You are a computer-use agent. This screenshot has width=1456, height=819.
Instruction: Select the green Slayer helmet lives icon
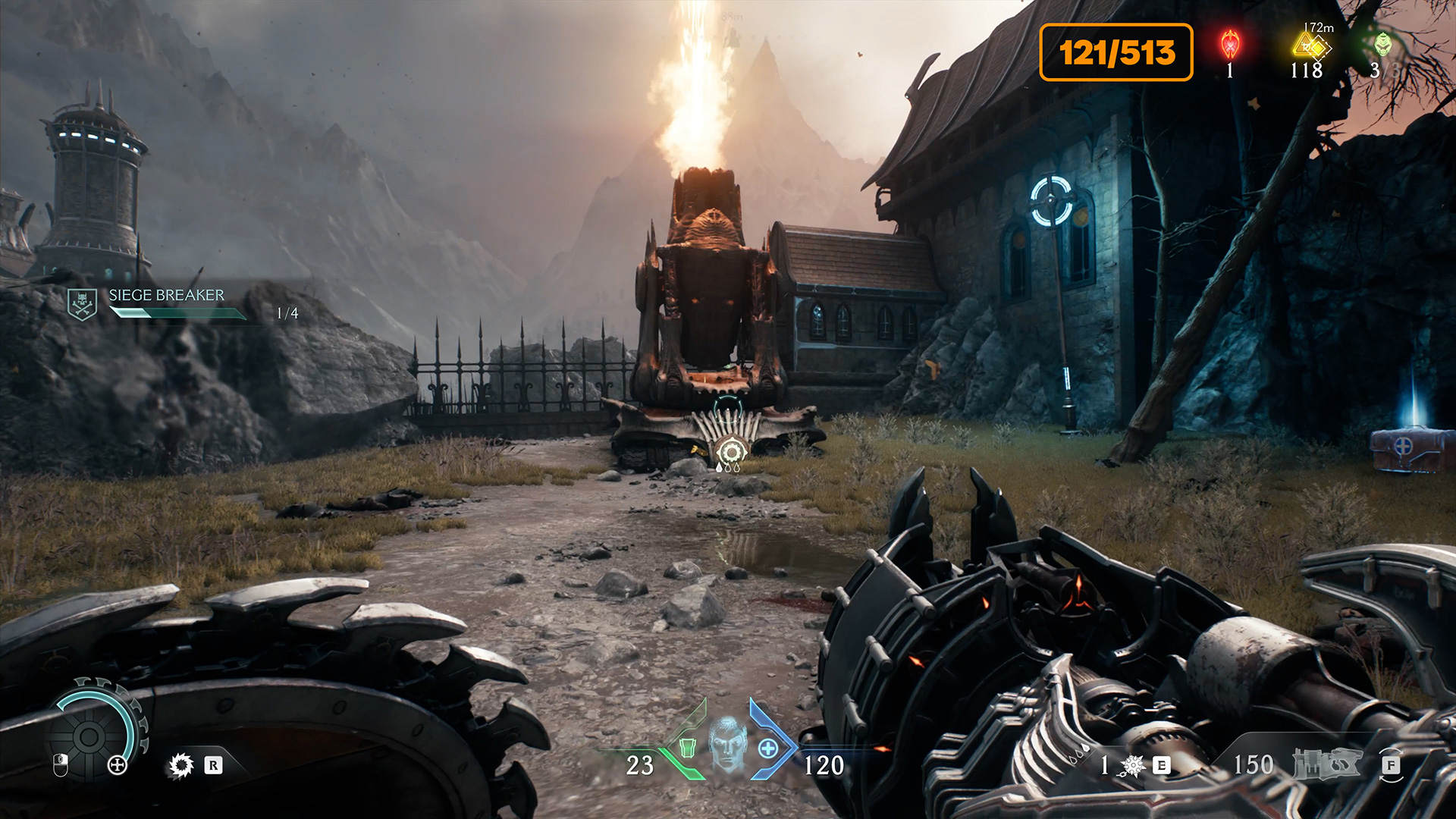pos(1383,44)
